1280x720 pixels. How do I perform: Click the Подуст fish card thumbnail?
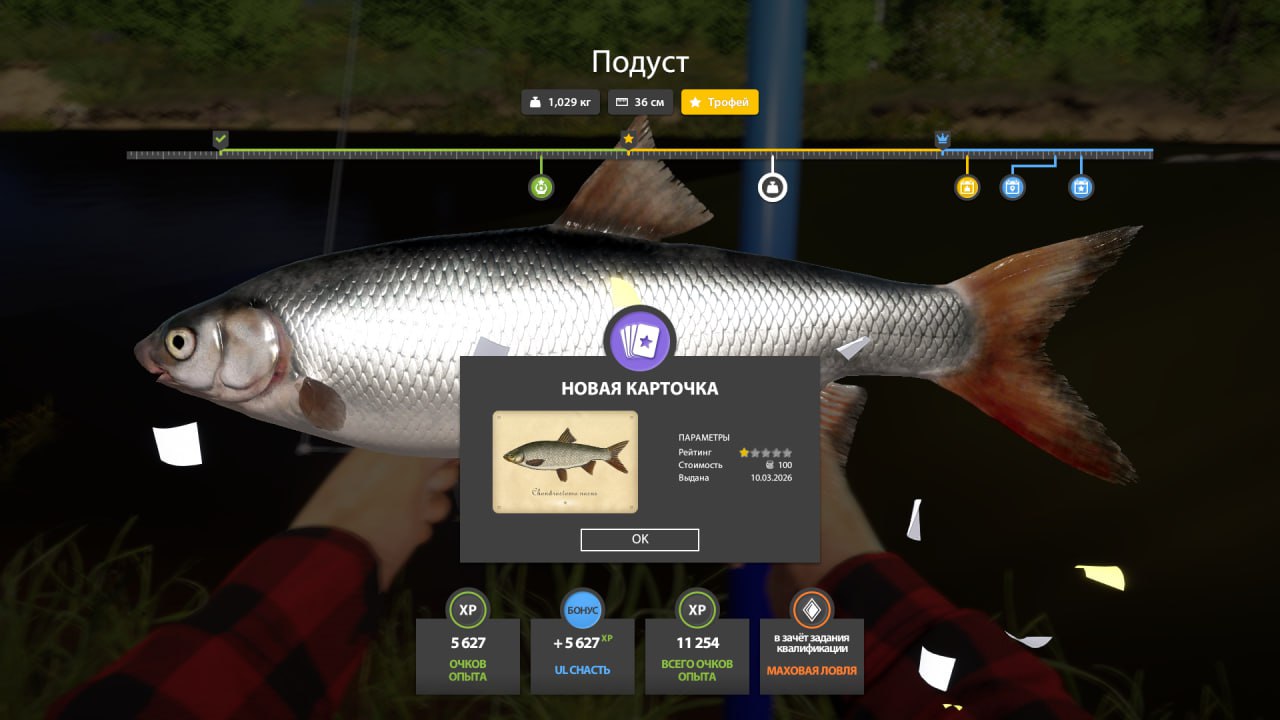[565, 461]
